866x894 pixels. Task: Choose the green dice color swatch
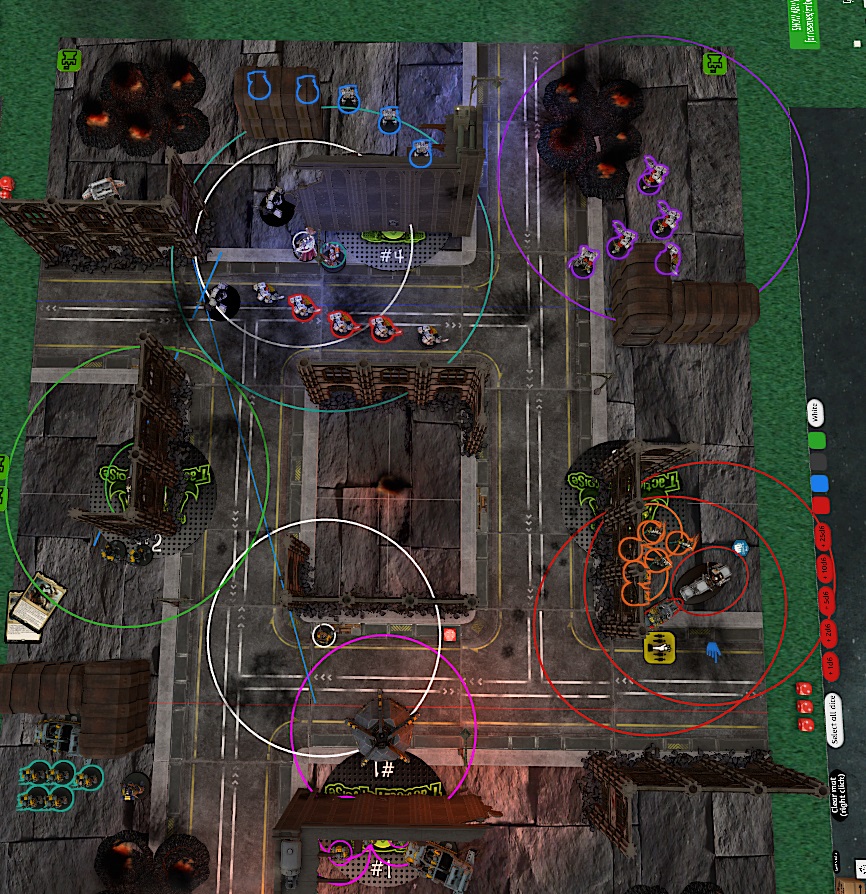click(817, 439)
